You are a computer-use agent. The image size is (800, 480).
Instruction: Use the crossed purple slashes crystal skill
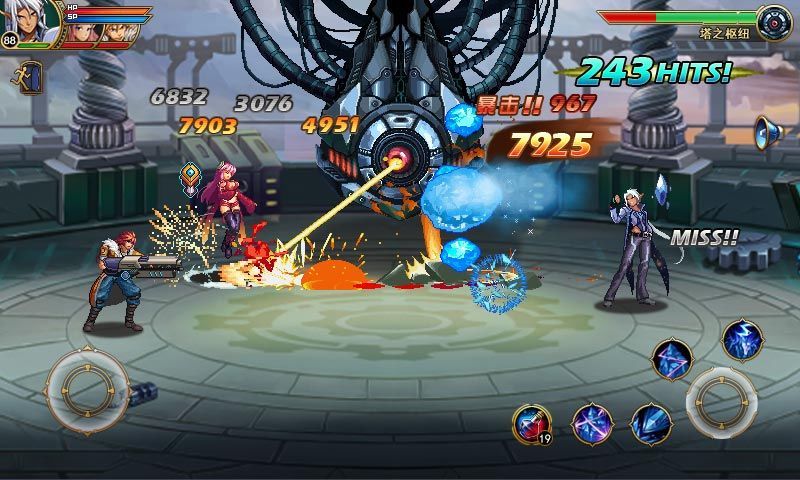pyautogui.click(x=591, y=423)
